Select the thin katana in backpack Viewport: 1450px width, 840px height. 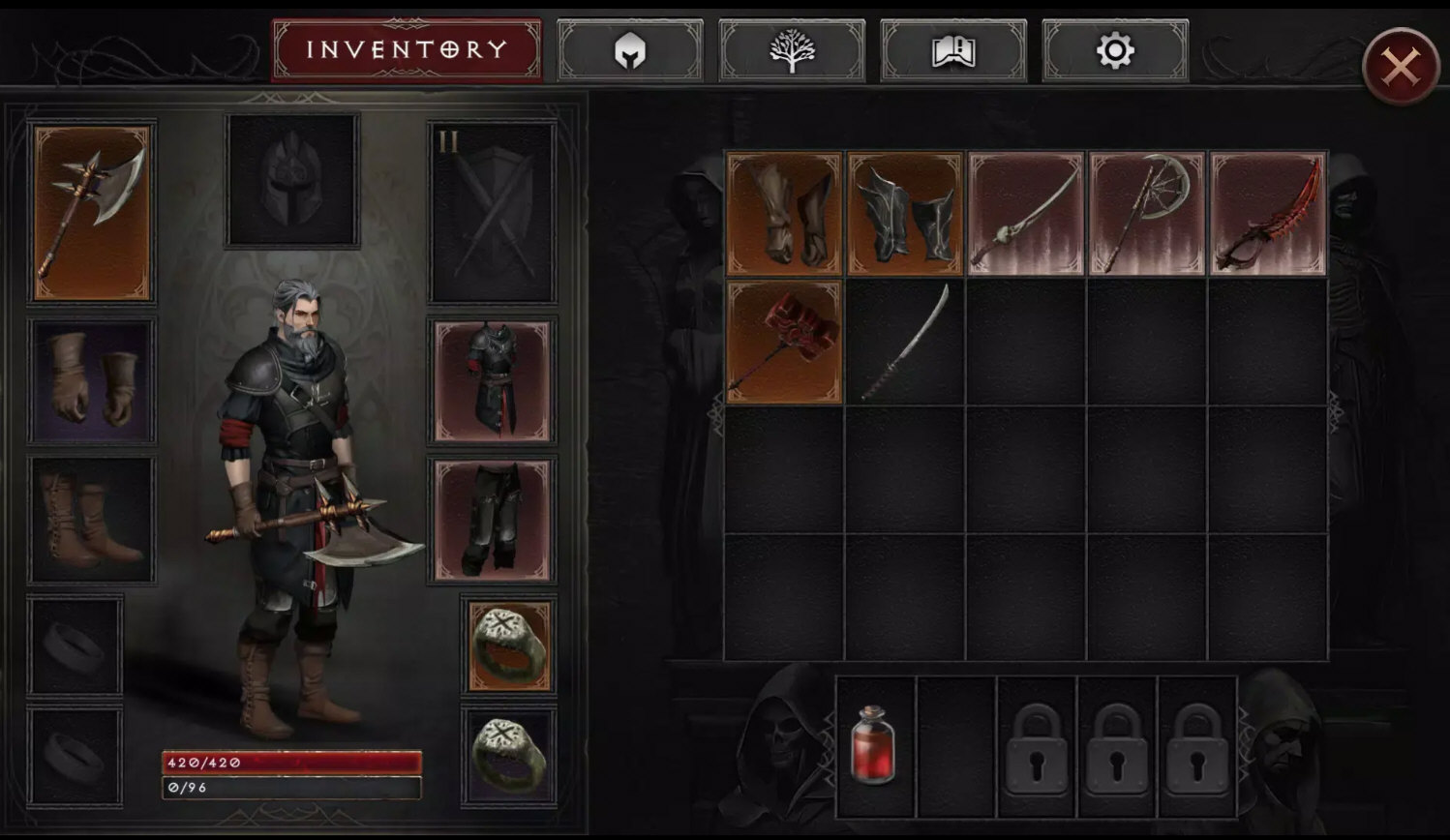pyautogui.click(x=905, y=342)
